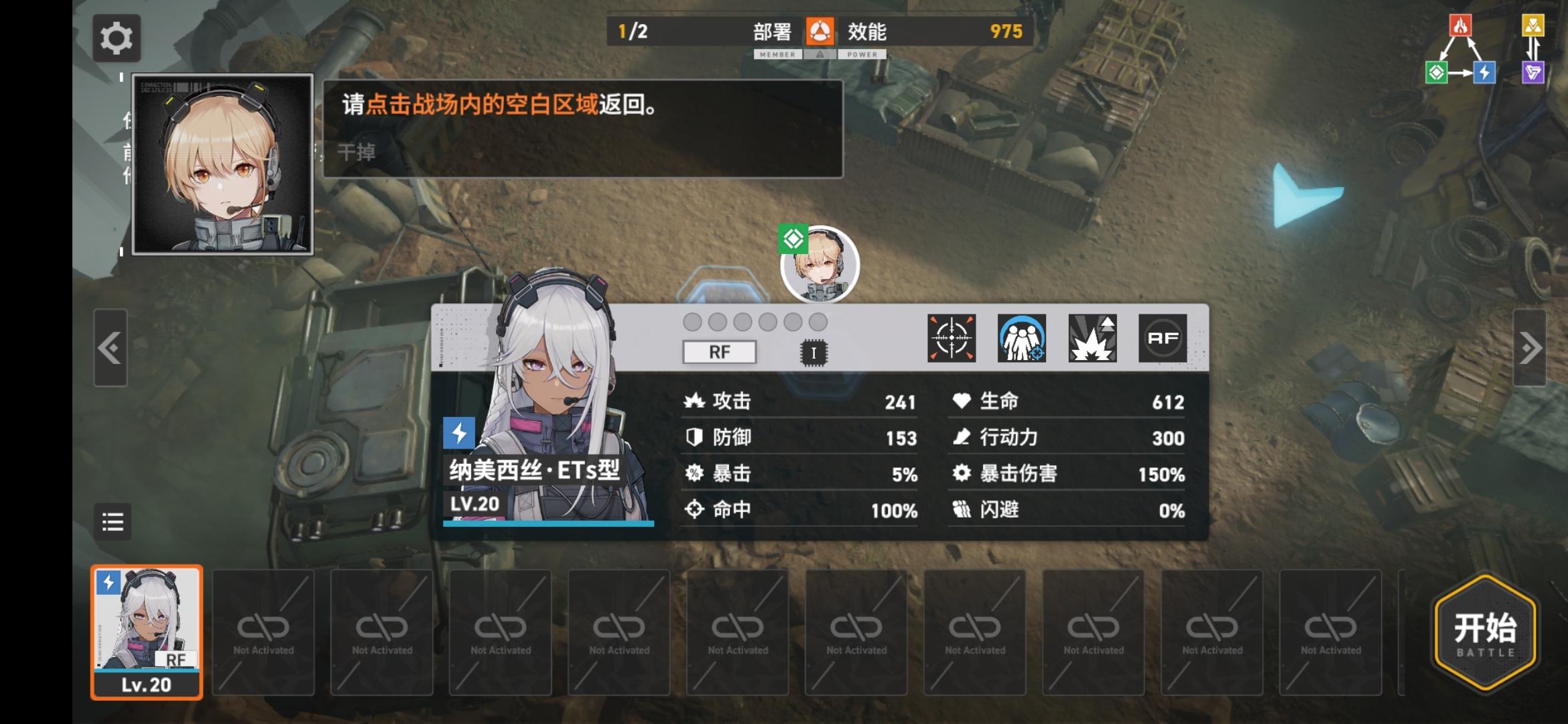This screenshot has height=724, width=1568.
Task: Click the RF weapon type icon
Action: [1162, 339]
